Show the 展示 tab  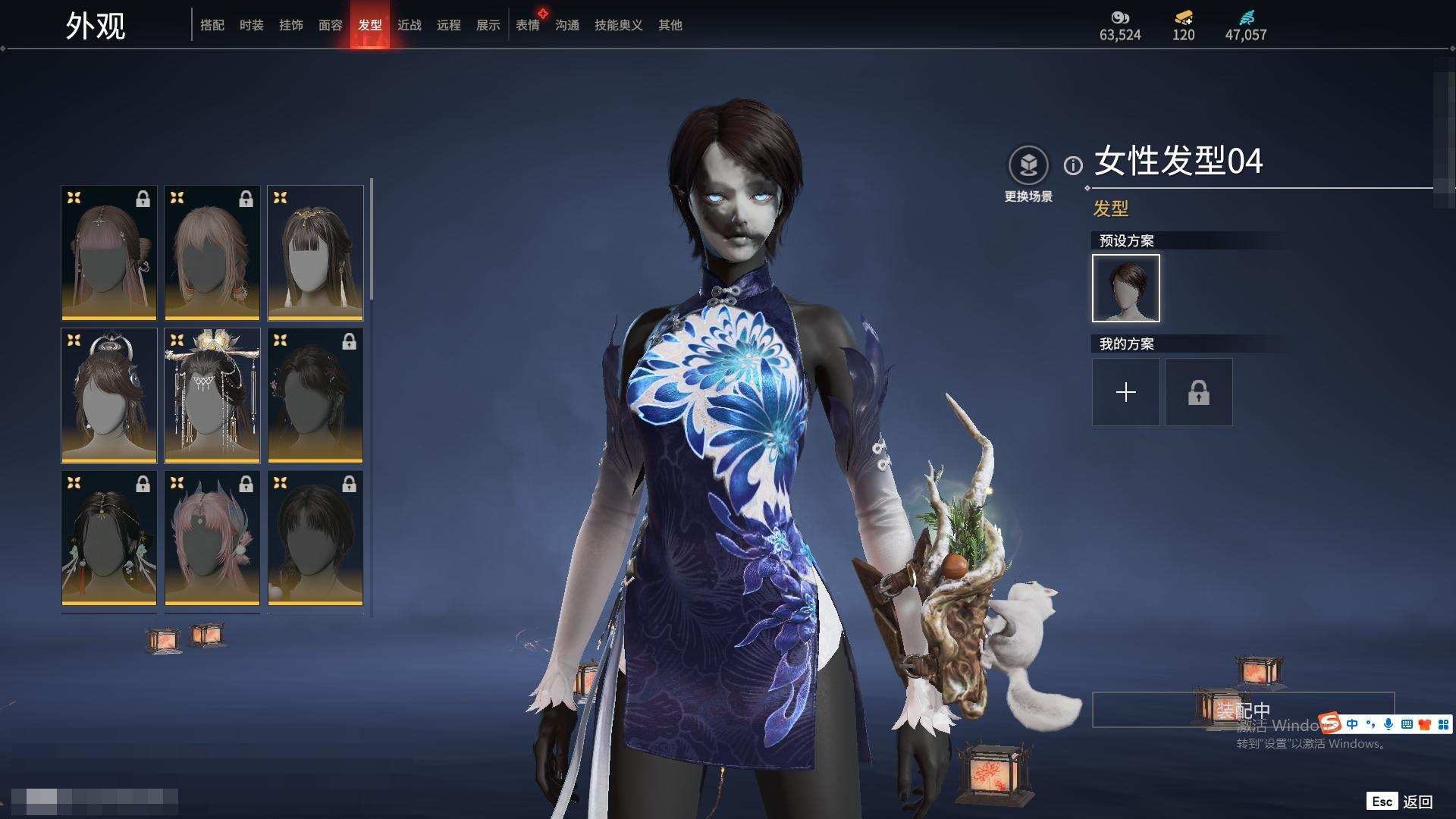(x=488, y=25)
